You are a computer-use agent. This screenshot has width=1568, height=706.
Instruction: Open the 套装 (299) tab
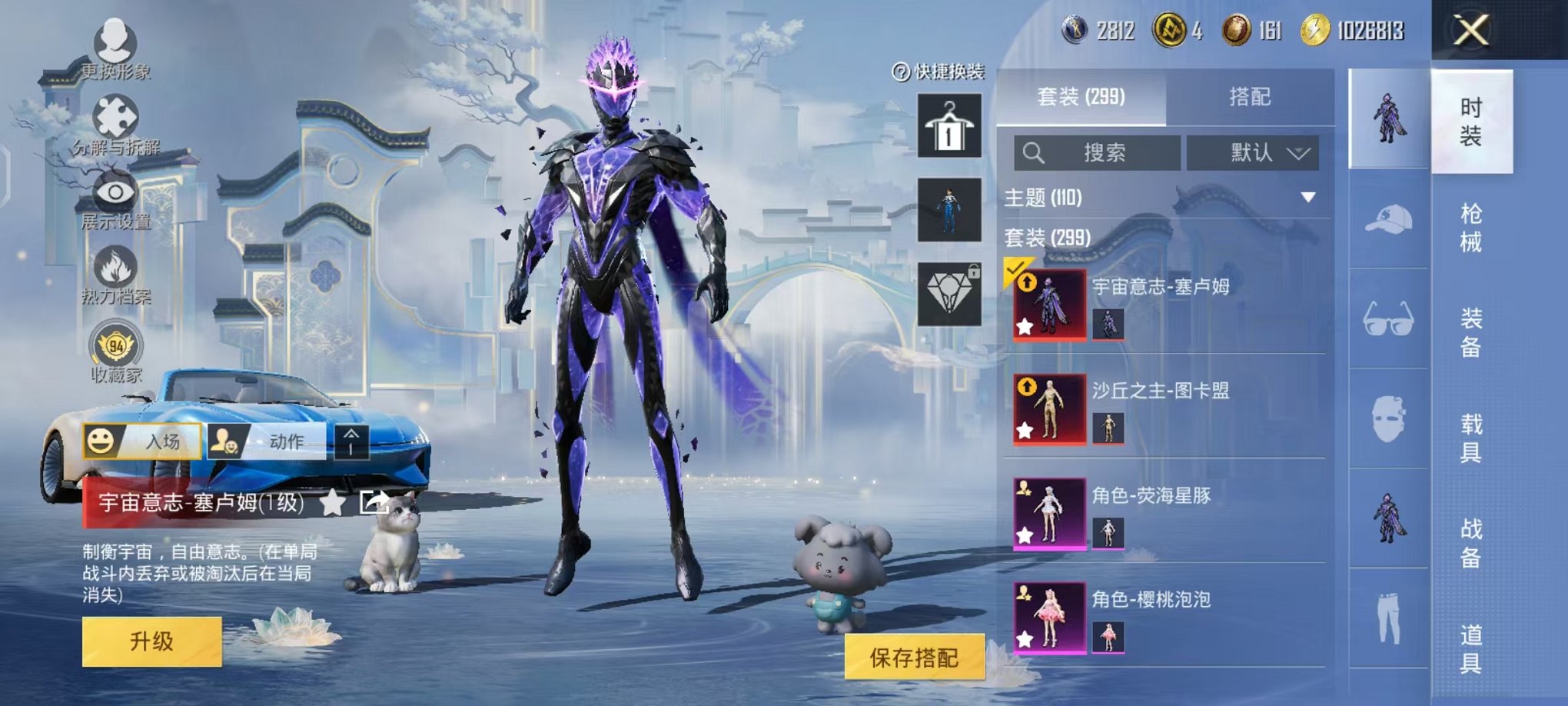coord(1081,97)
